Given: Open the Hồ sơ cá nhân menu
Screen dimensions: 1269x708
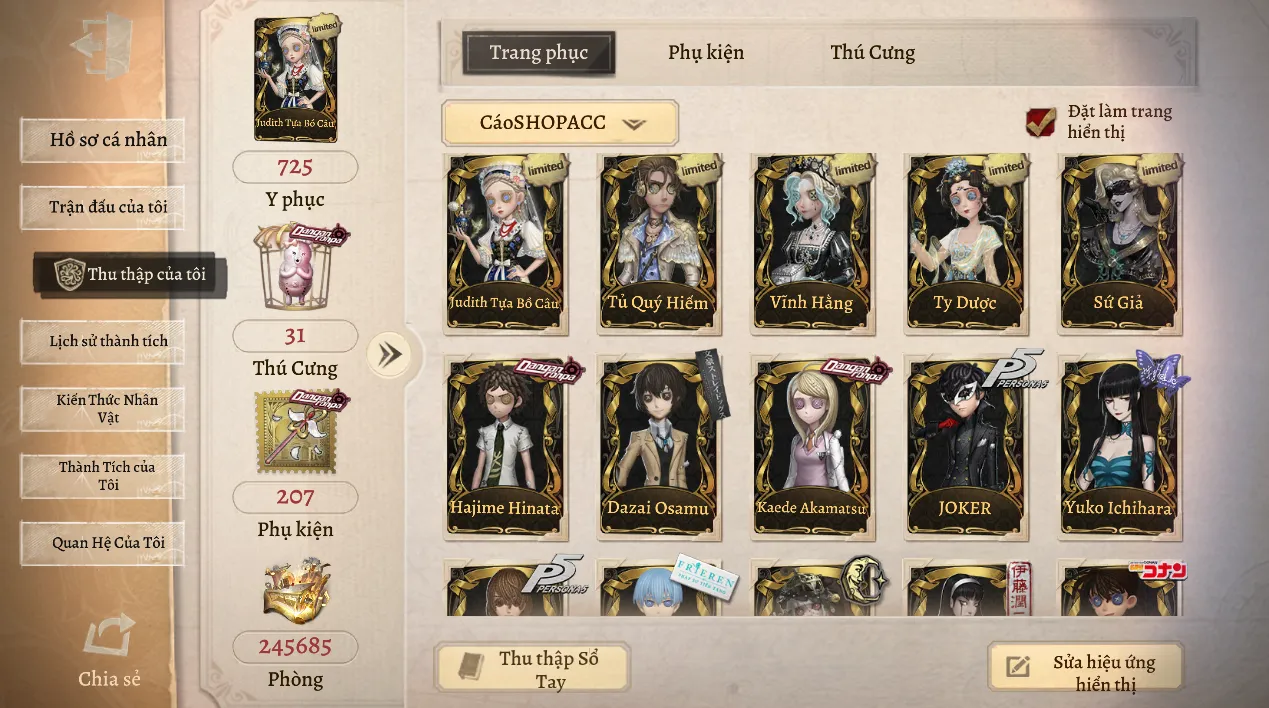Looking at the screenshot, I should tap(102, 140).
